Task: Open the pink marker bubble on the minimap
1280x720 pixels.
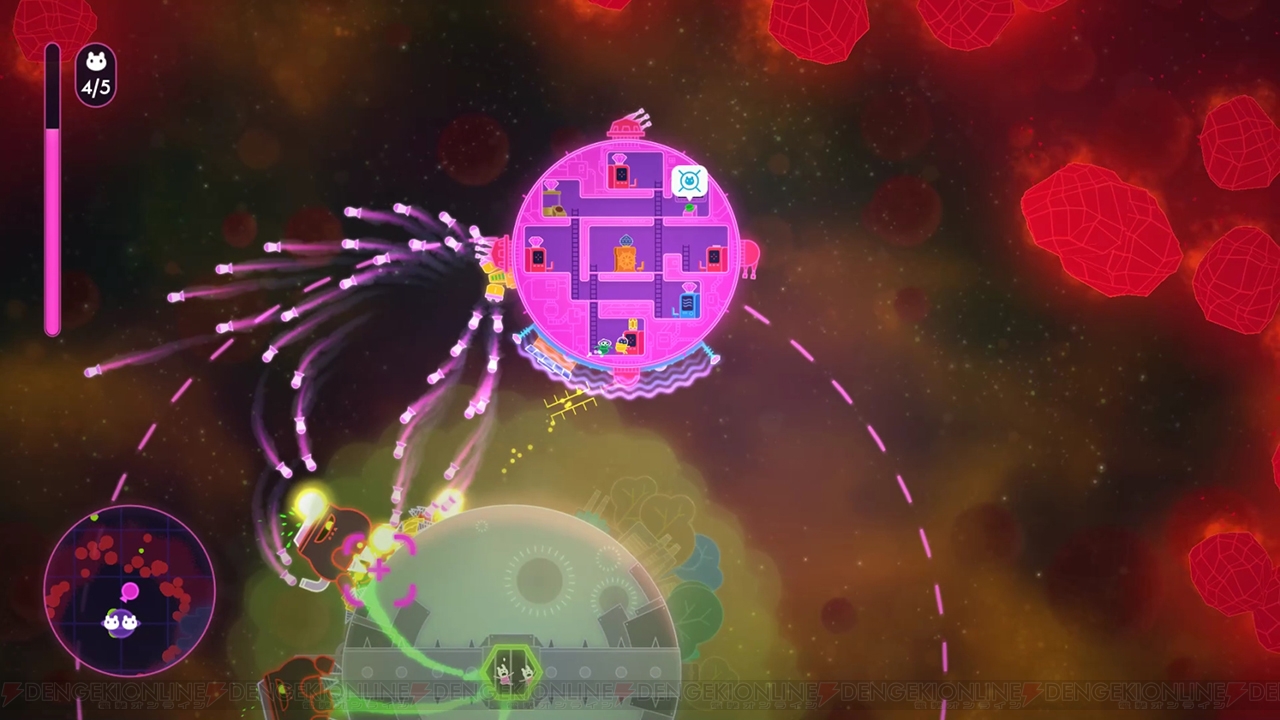Action: coord(130,592)
